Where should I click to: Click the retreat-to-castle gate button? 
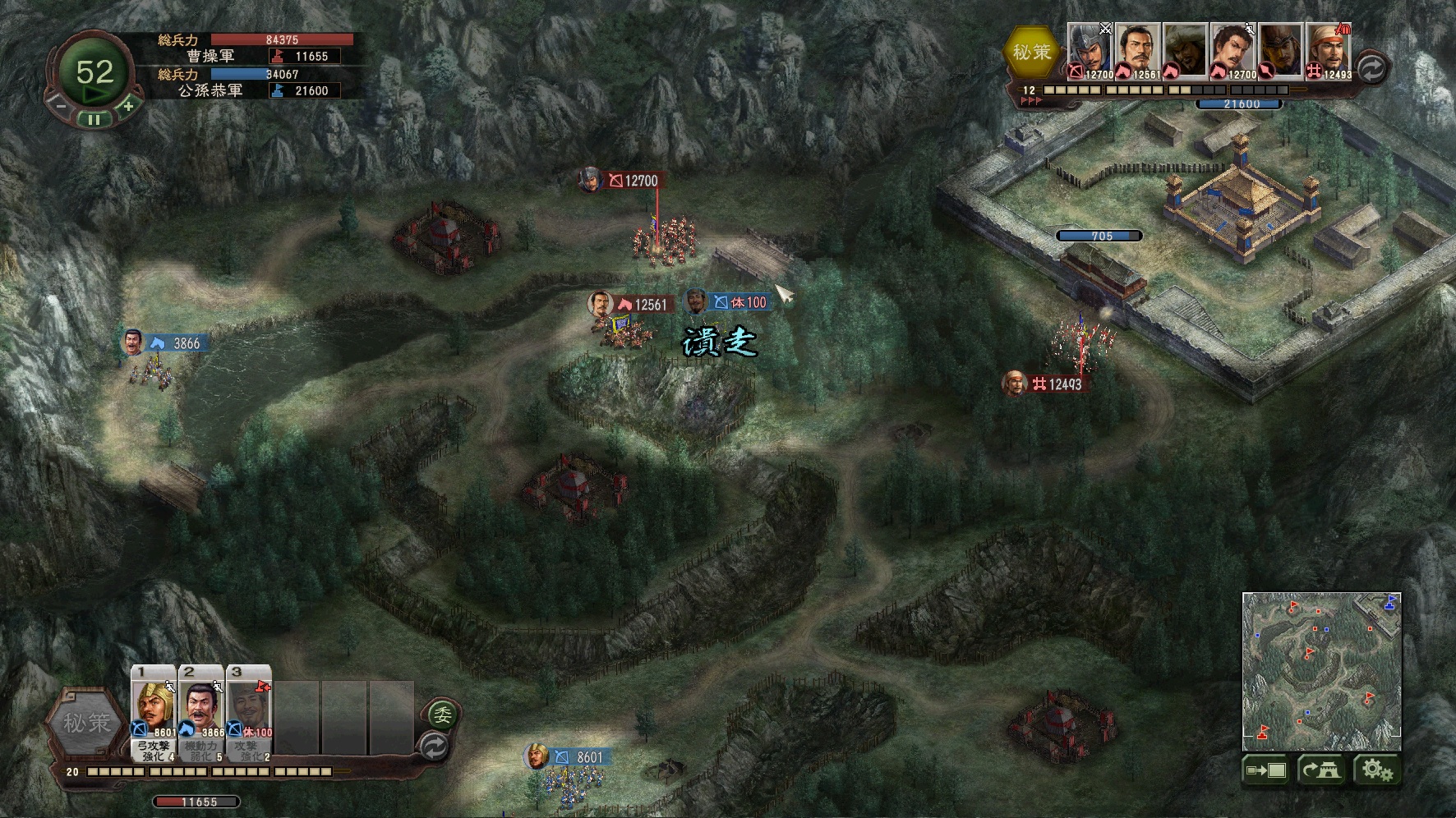[1321, 770]
